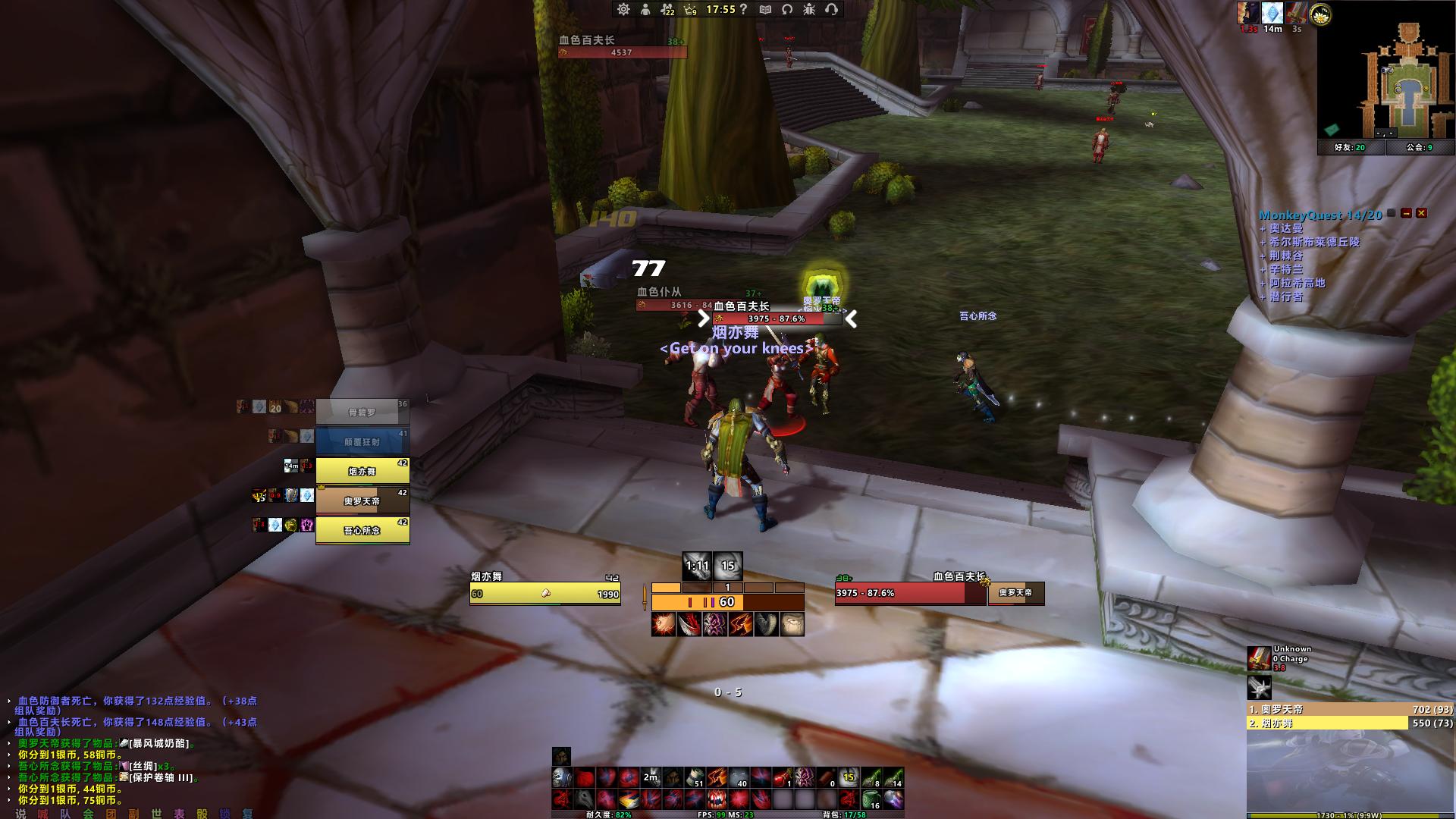Select party member 骨碧罗 frame
The width and height of the screenshot is (1456, 819).
[x=362, y=412]
